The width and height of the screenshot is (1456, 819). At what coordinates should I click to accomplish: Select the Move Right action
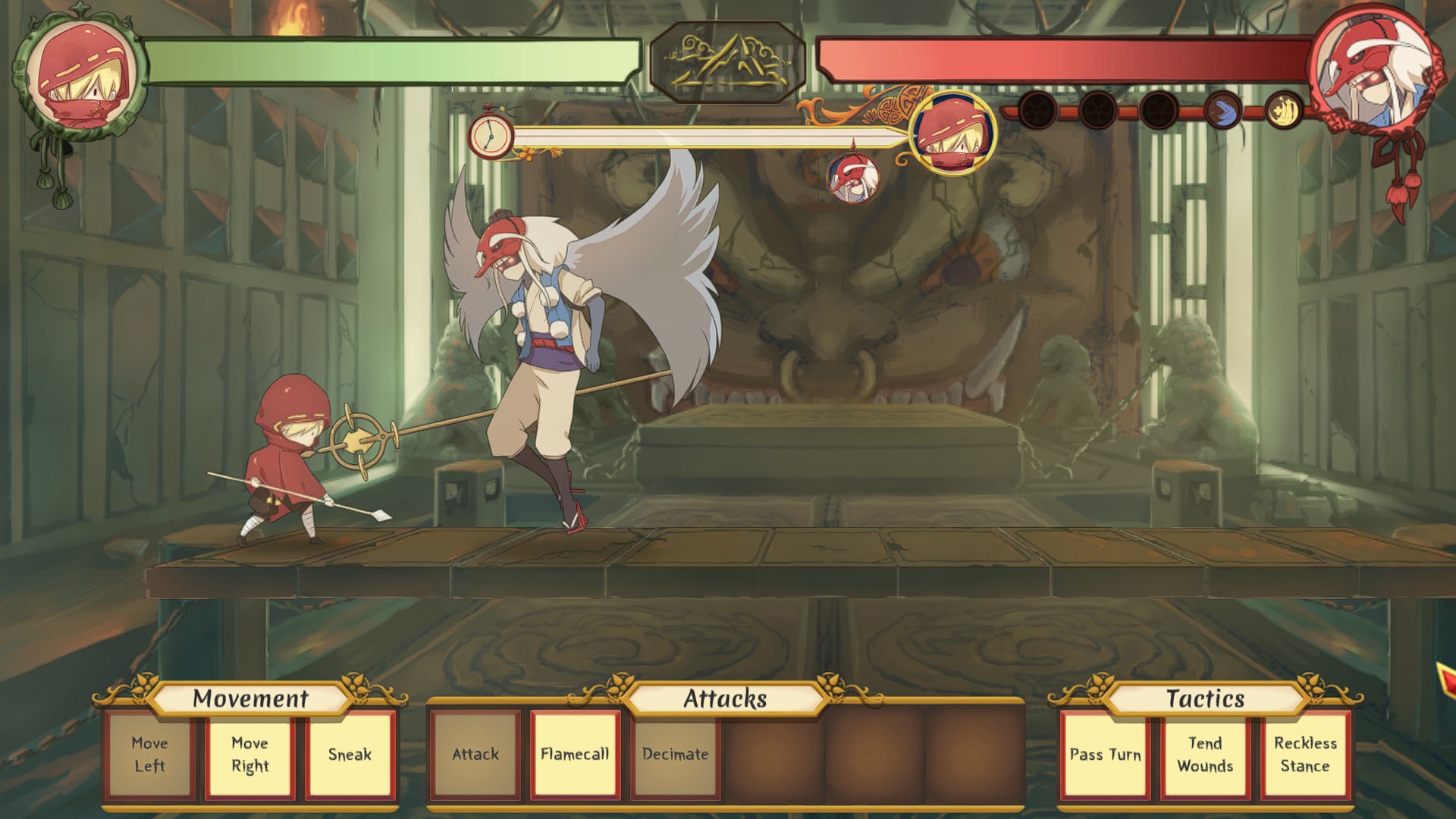click(x=249, y=755)
